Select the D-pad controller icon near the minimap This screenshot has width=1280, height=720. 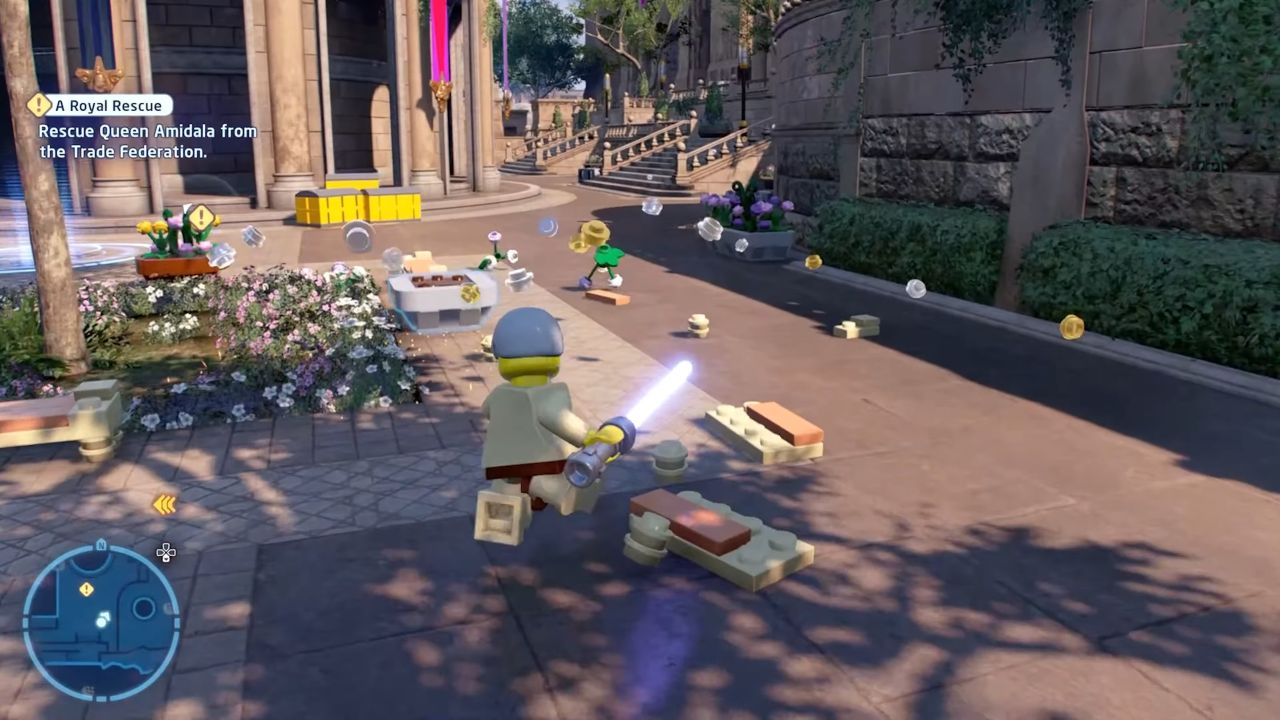click(x=166, y=552)
